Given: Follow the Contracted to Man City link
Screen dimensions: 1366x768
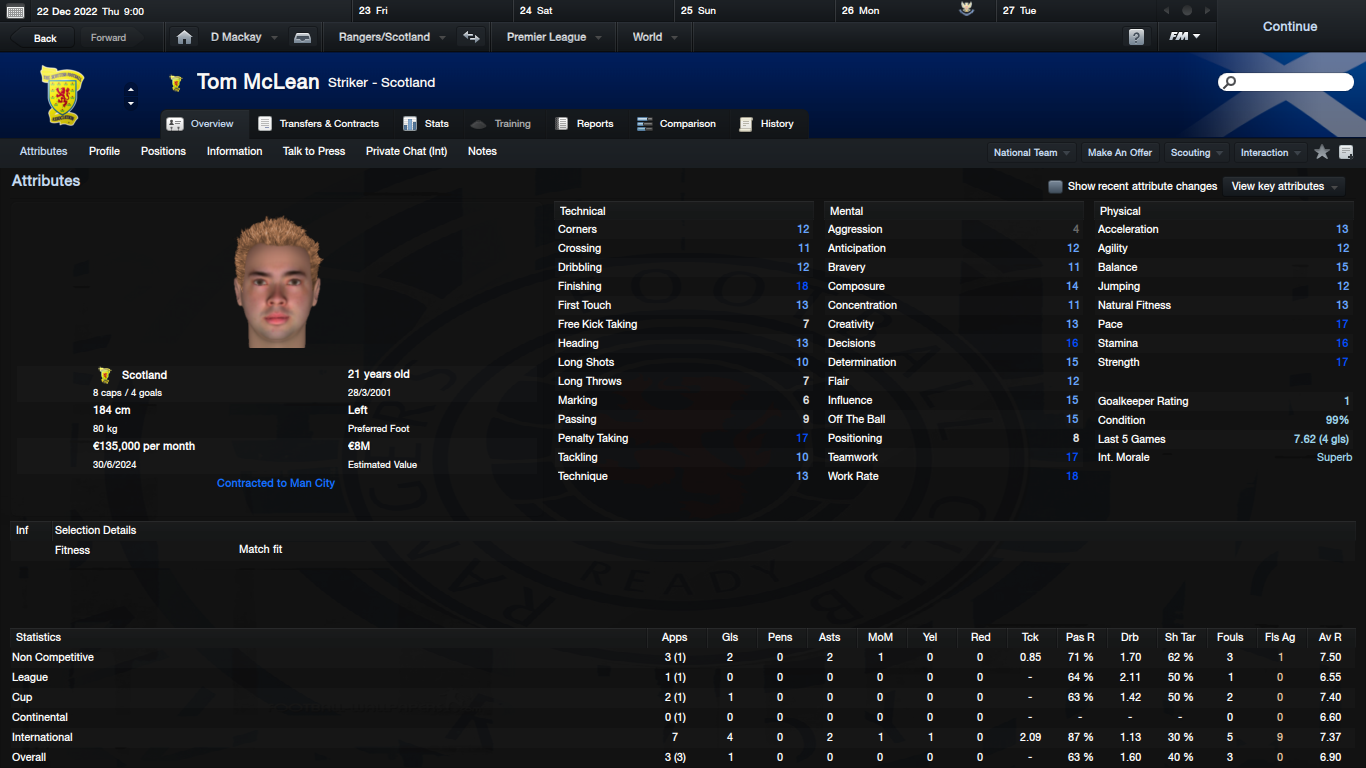Looking at the screenshot, I should click(x=276, y=483).
